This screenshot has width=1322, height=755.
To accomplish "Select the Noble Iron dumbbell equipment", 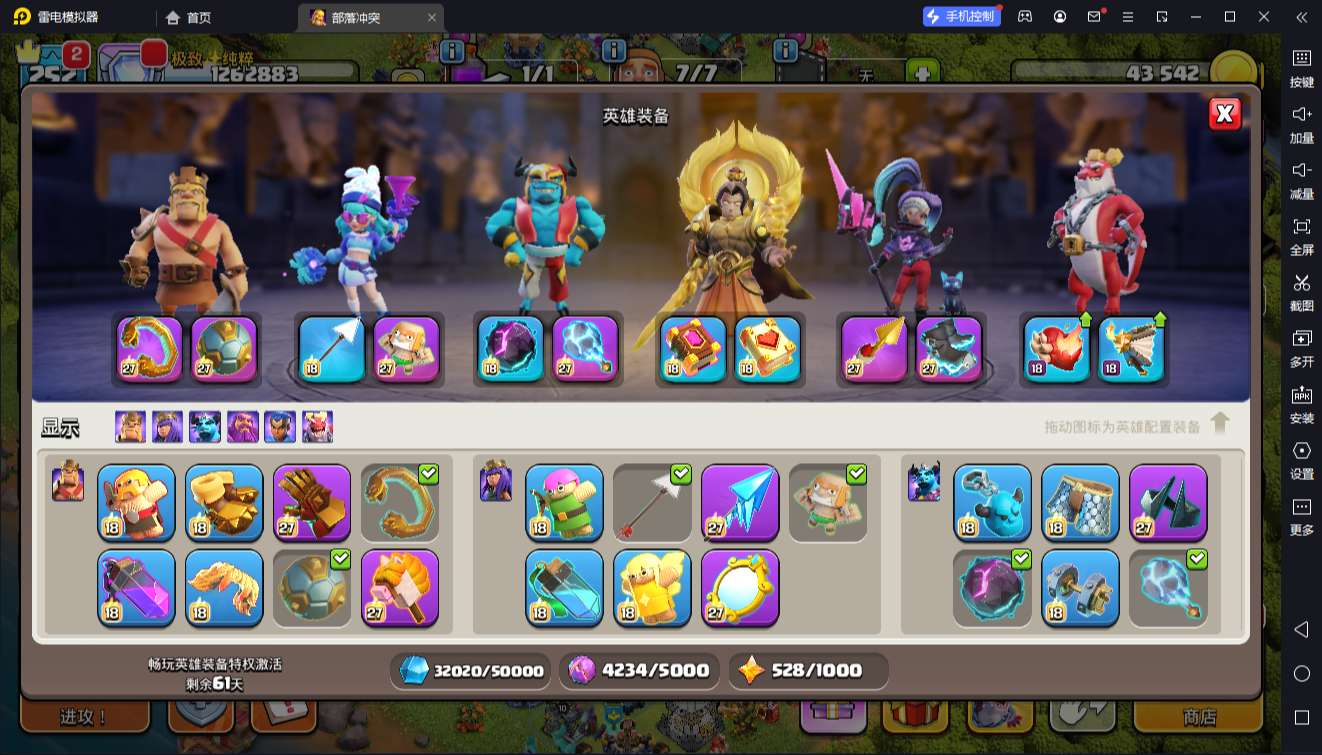I will tap(1080, 588).
